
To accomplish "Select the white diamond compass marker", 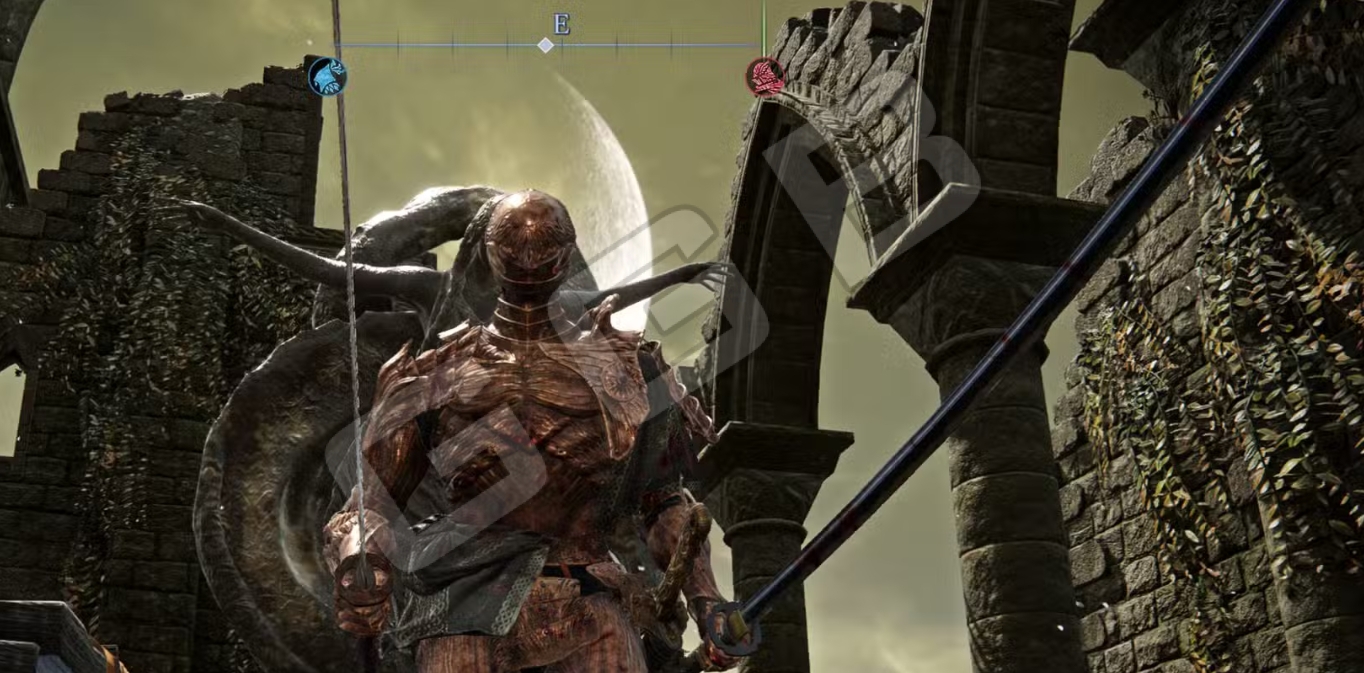I will pos(545,45).
